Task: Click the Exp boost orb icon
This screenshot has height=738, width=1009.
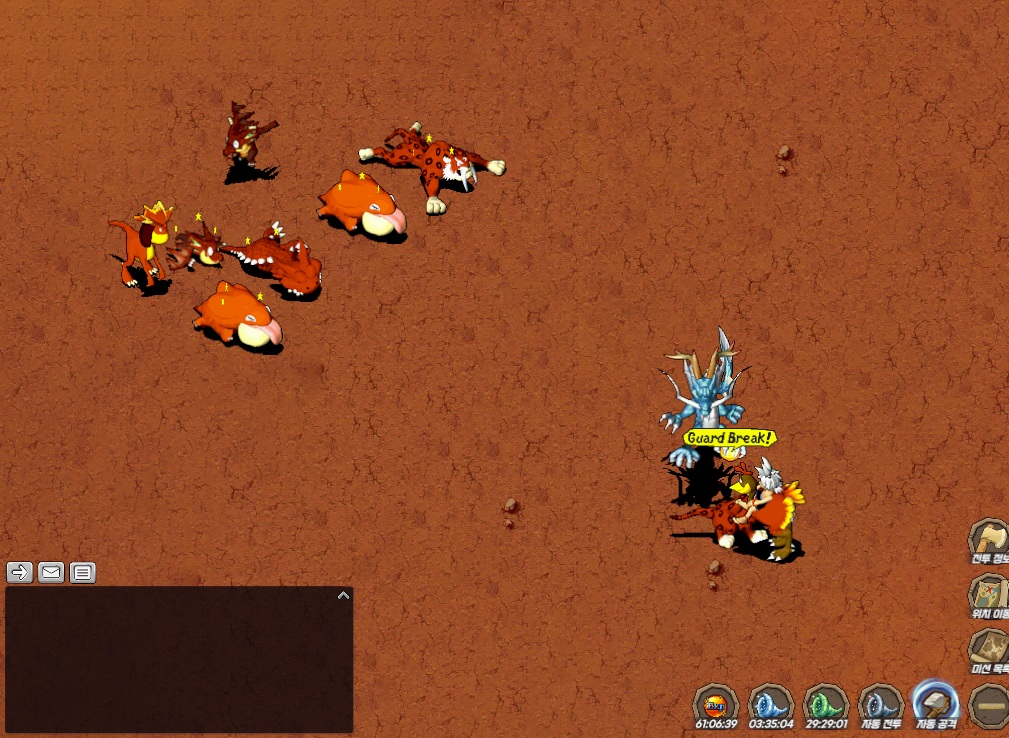Action: point(716,703)
